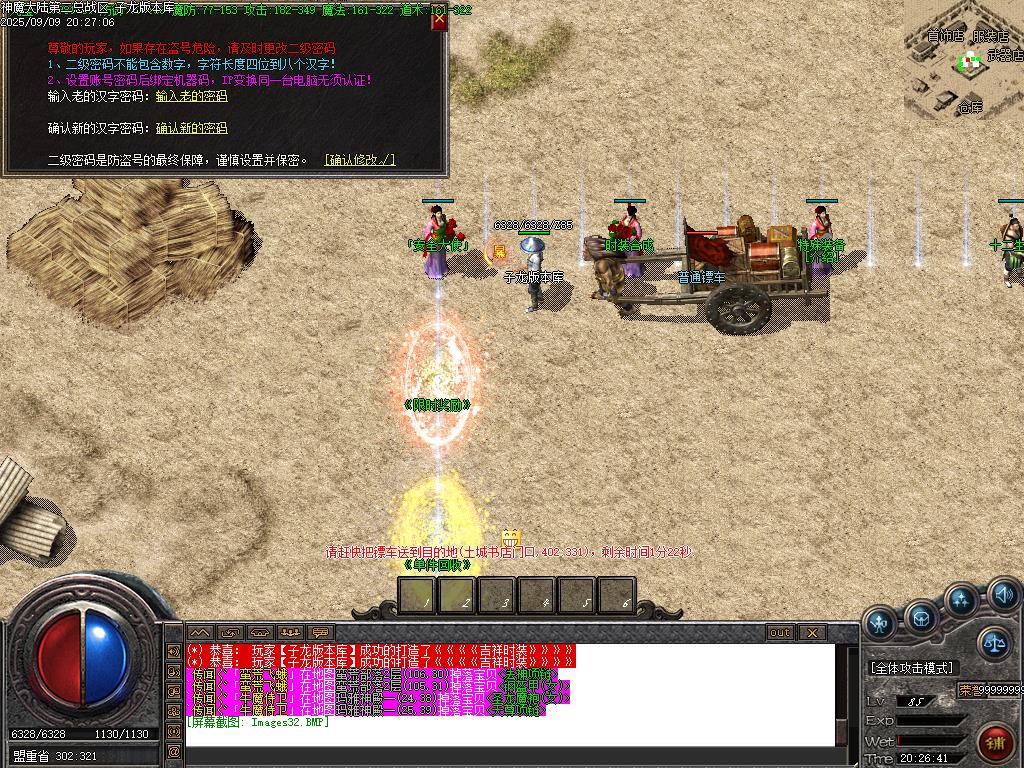Open the minimap in the corner
This screenshot has height=768, width=1024.
(962, 60)
